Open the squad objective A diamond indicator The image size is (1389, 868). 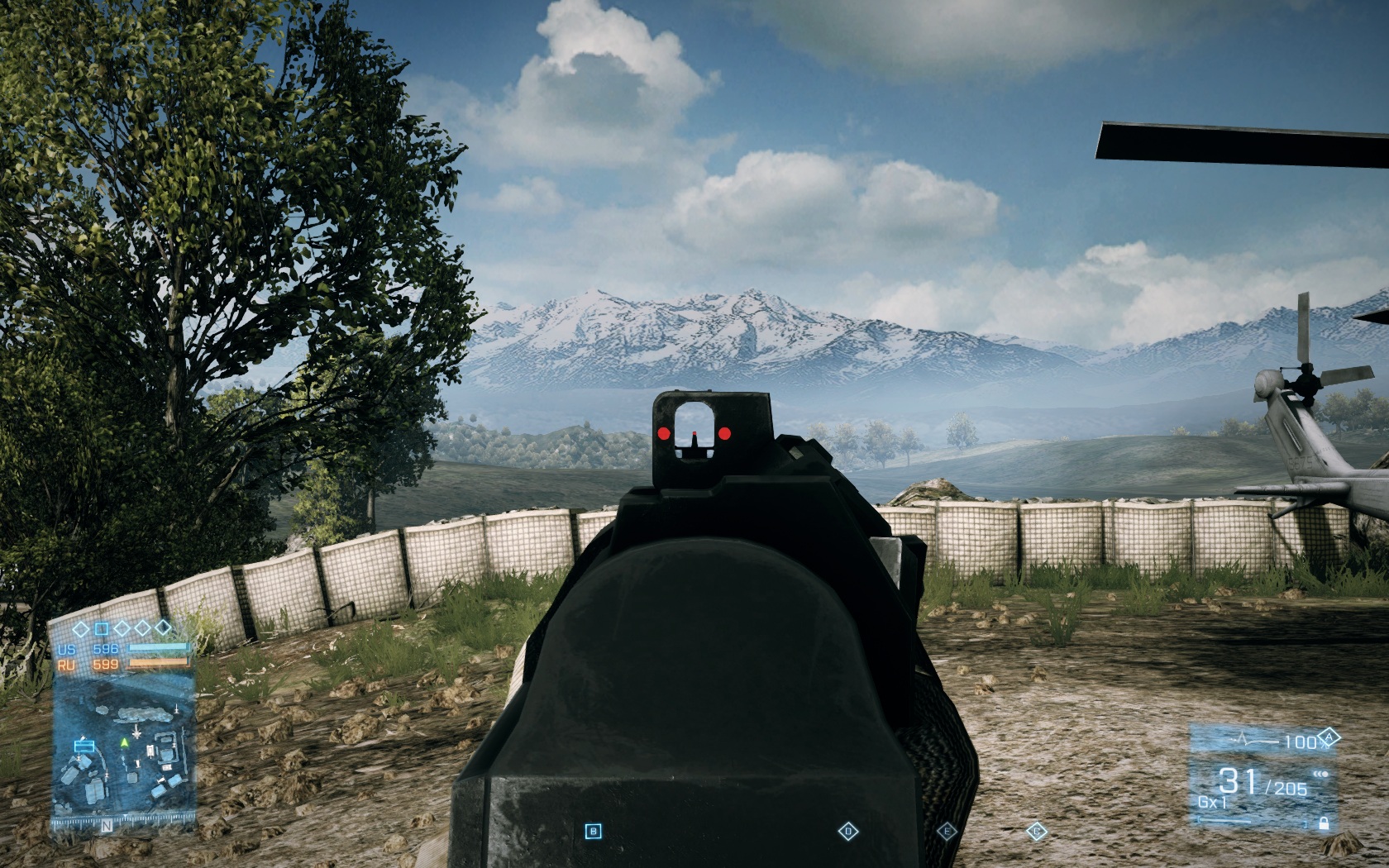coord(1329,737)
